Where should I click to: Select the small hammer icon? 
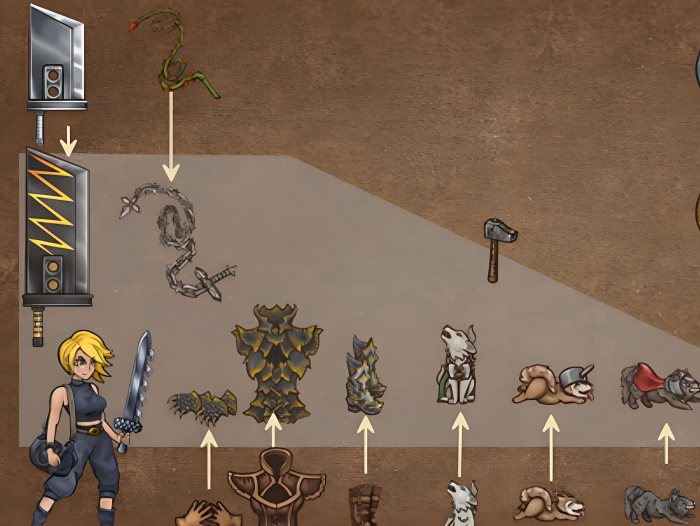[499, 248]
